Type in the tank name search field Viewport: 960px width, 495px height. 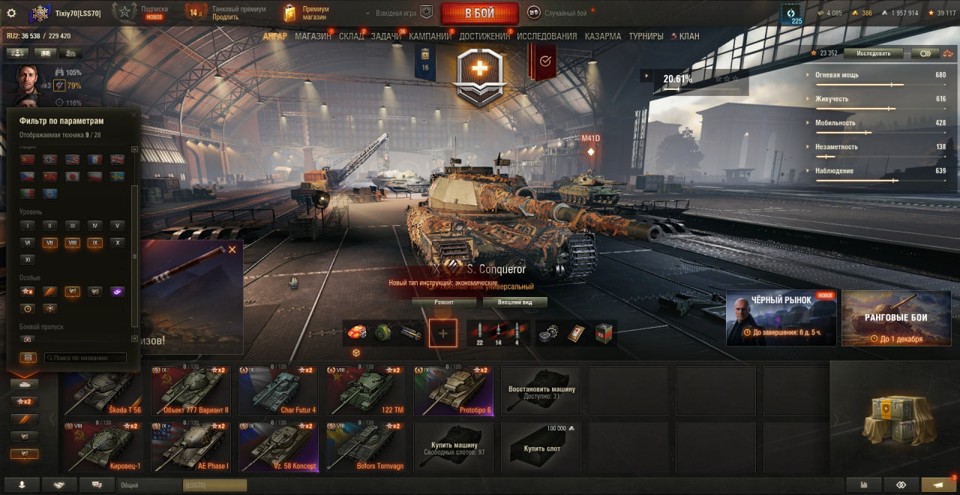tap(84, 357)
